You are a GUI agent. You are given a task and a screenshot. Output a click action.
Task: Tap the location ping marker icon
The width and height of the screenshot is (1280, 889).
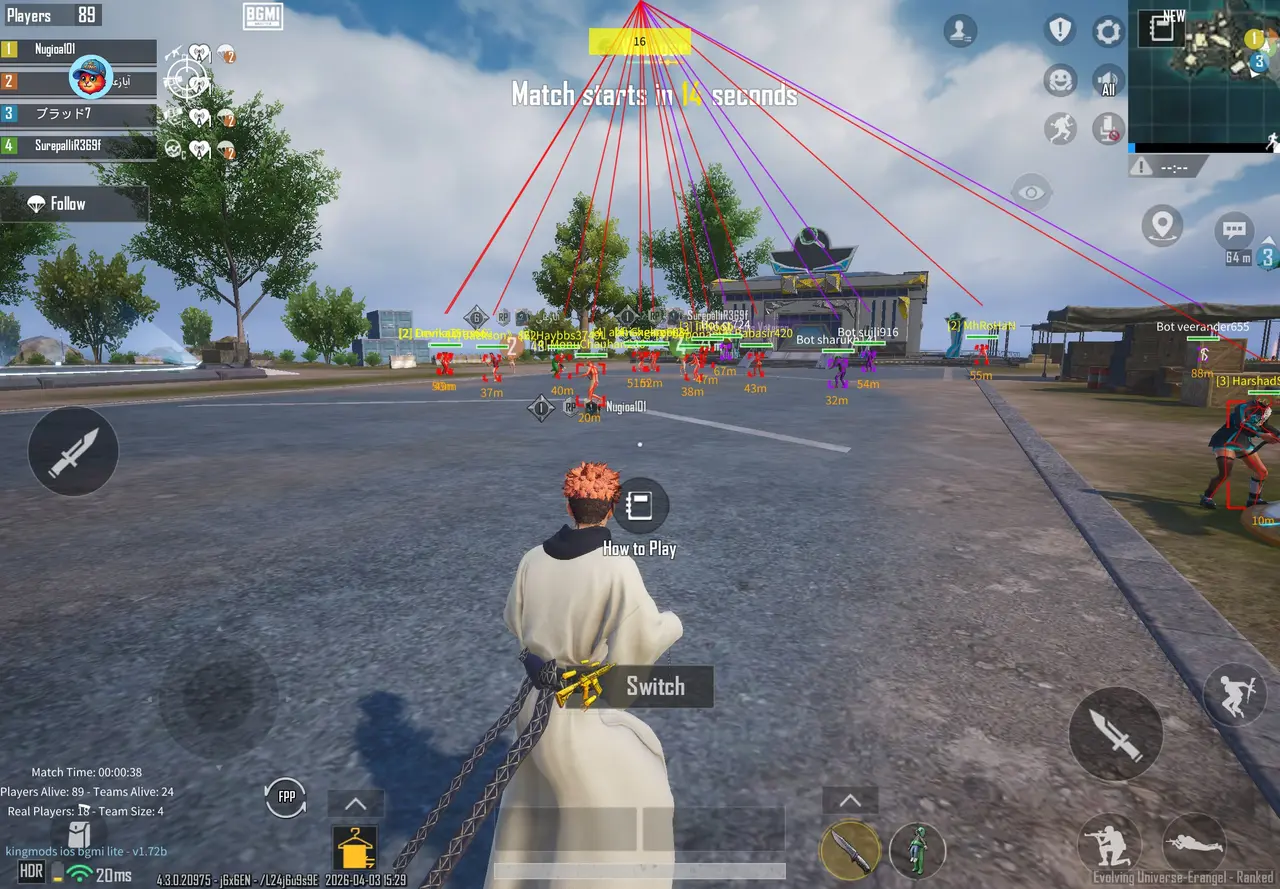coord(1162,226)
